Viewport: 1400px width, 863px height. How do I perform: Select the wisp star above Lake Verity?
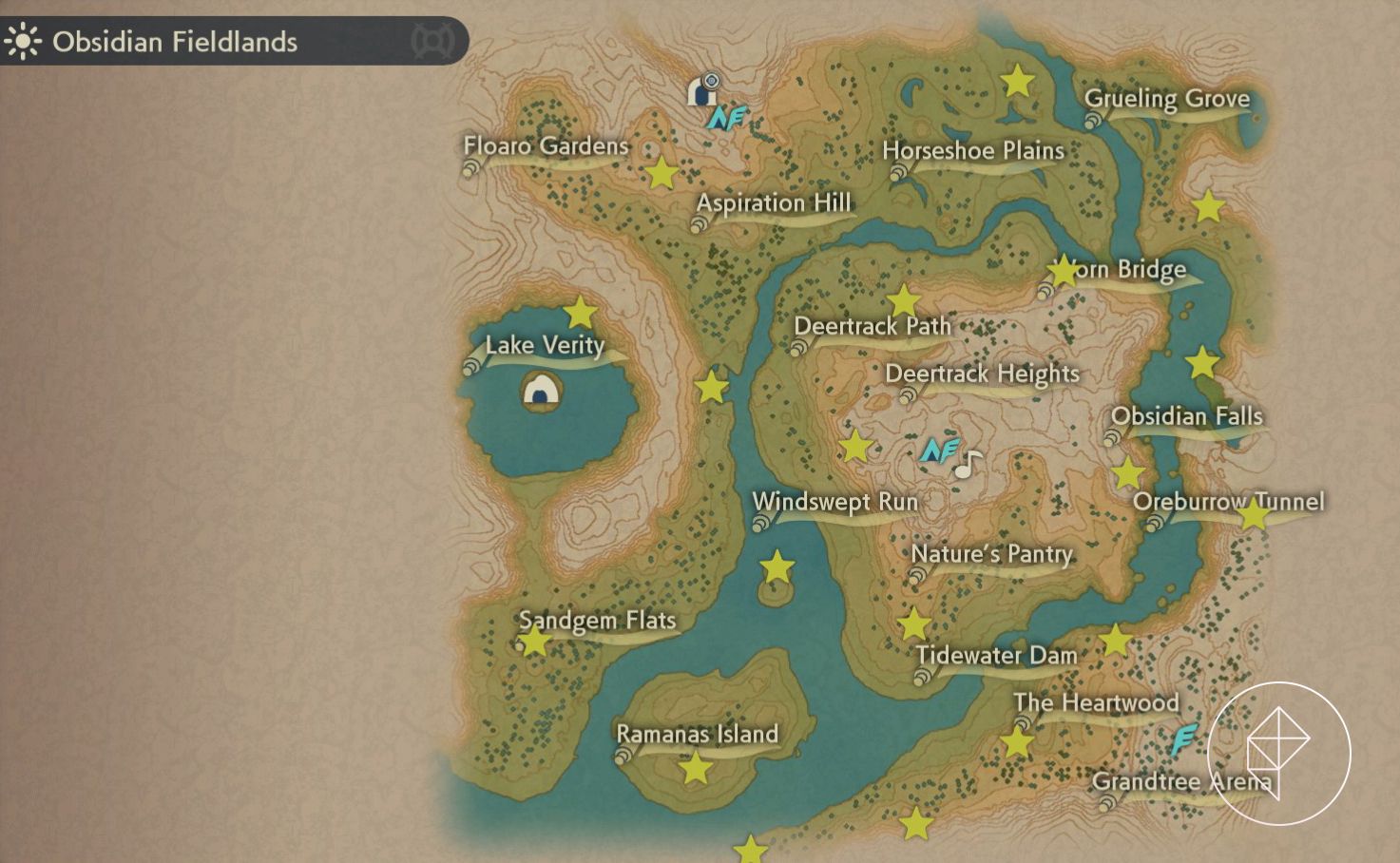[581, 312]
